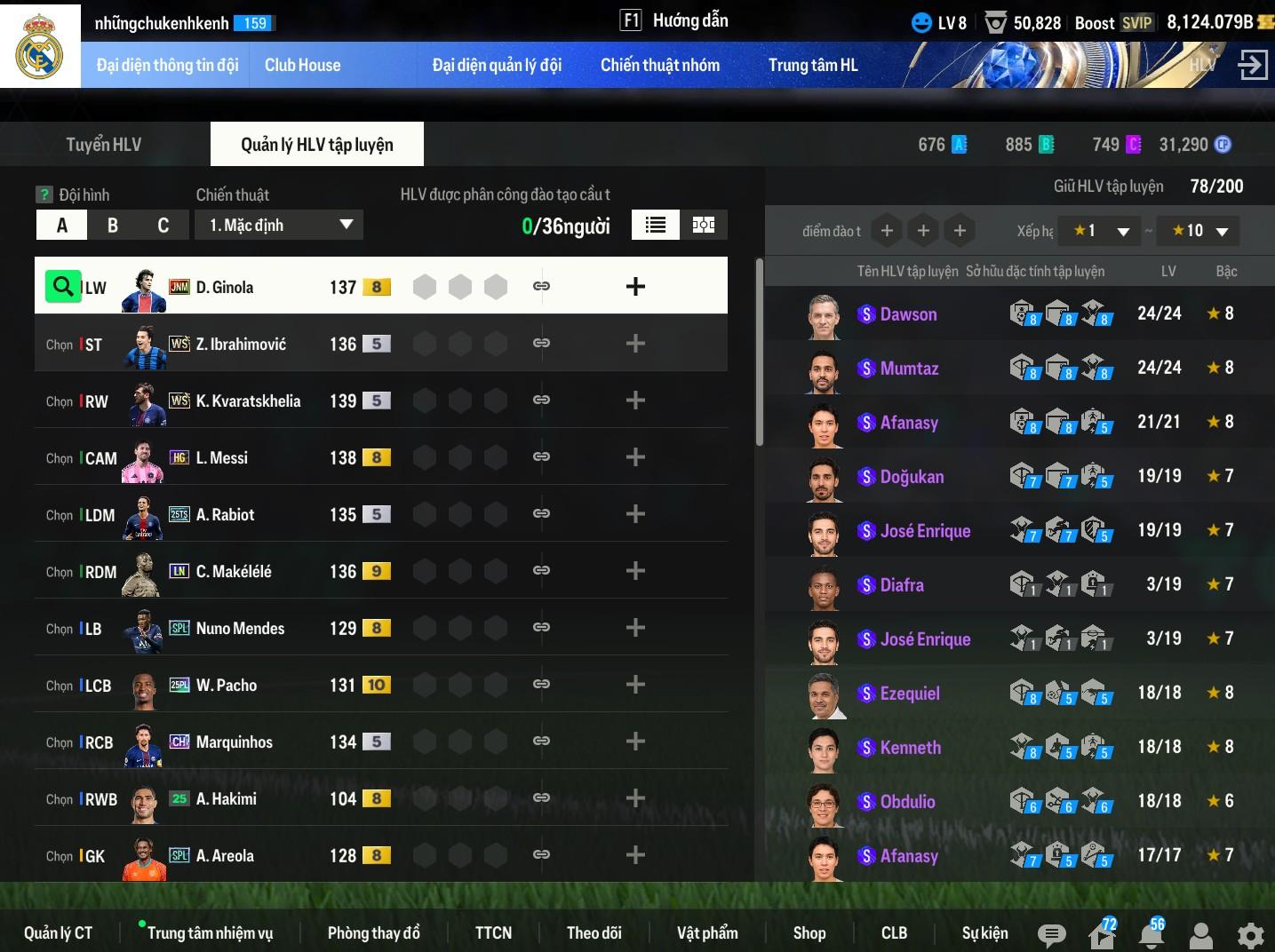Click the exit icon at top right
The height and width of the screenshot is (952, 1275).
point(1252,64)
